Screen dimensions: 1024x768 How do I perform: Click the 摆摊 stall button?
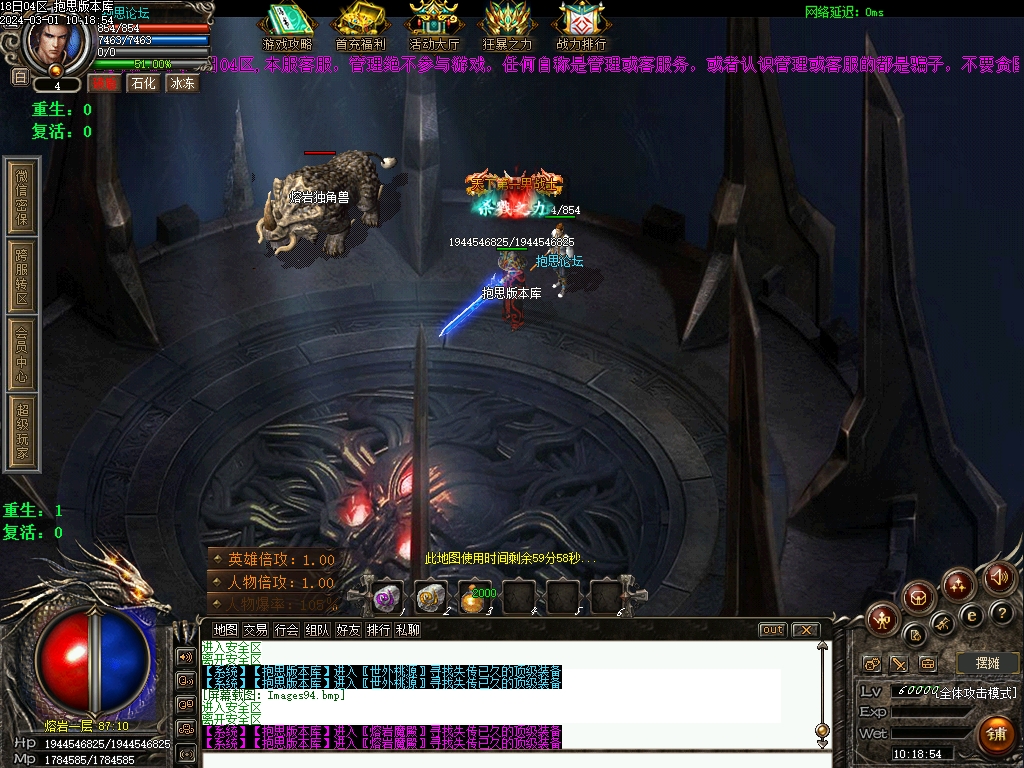[987, 663]
